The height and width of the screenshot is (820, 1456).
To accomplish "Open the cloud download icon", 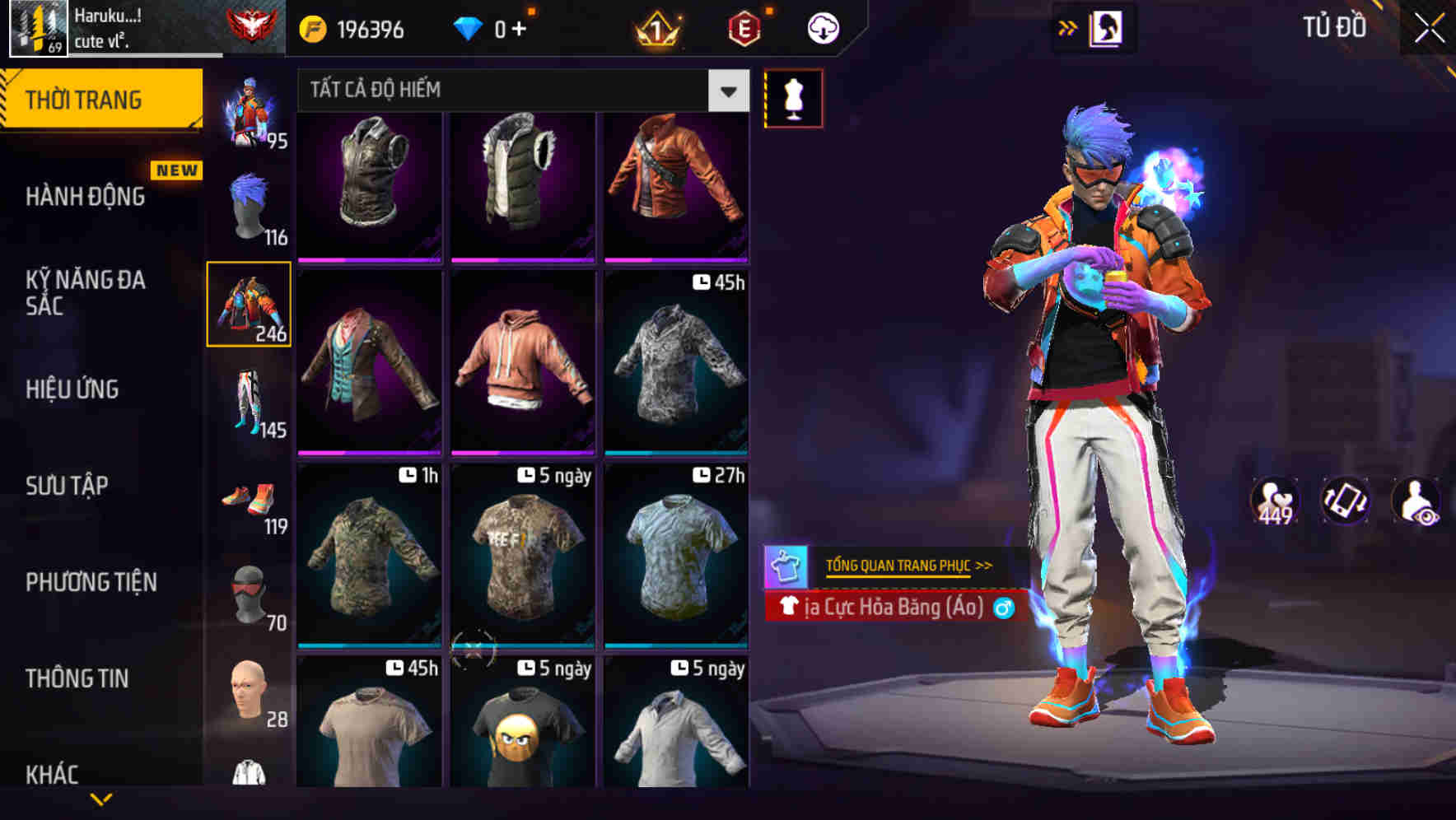I will click(821, 27).
